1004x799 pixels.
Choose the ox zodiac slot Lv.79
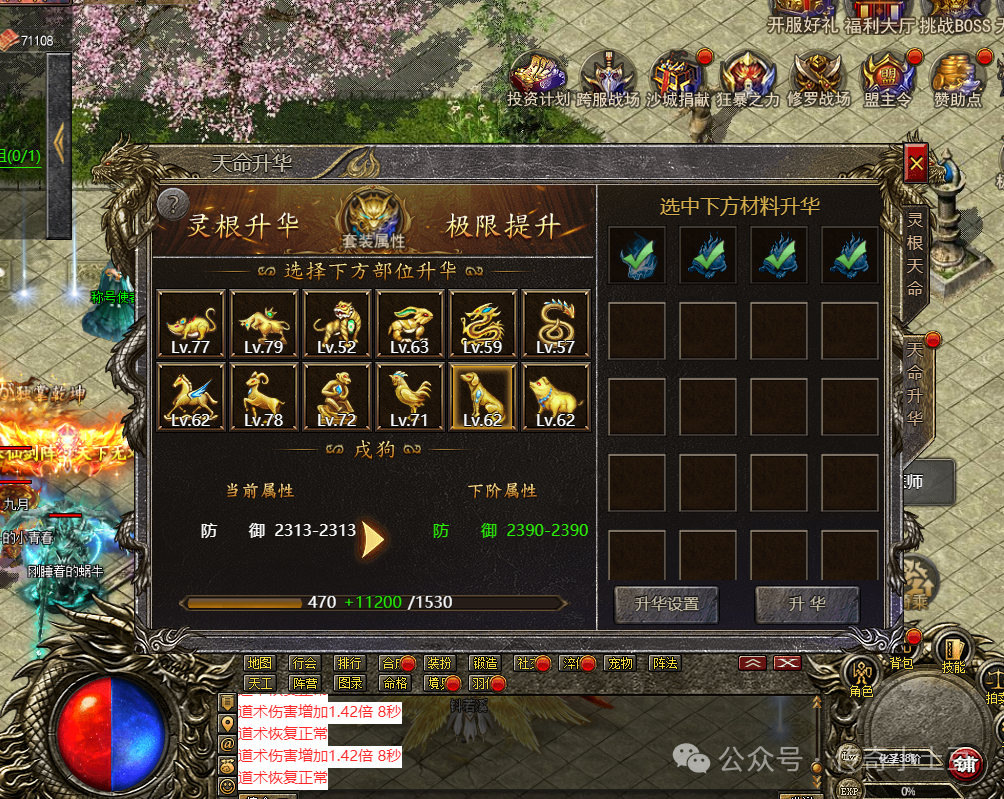point(264,324)
